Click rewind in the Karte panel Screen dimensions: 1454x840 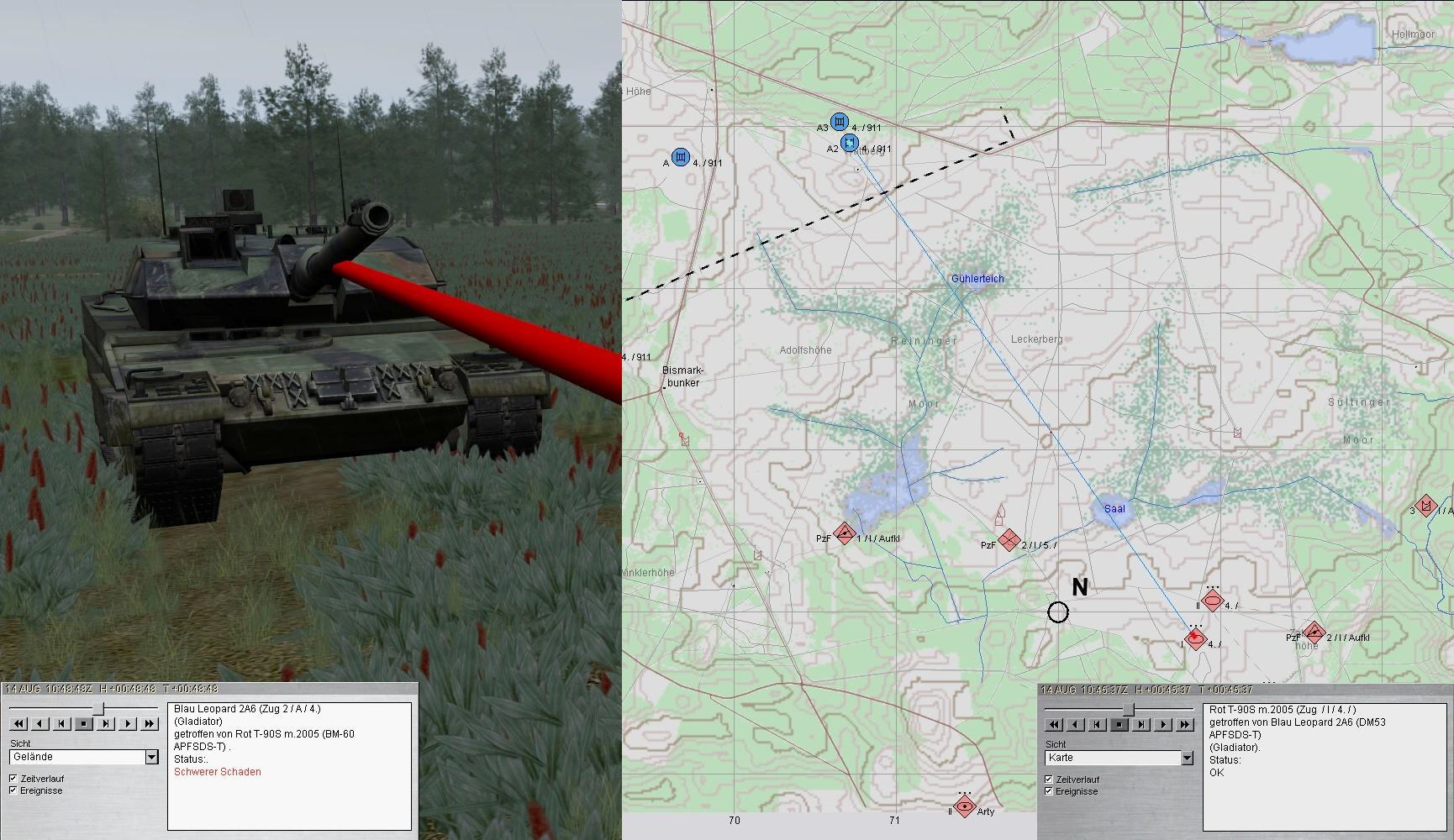1054,724
